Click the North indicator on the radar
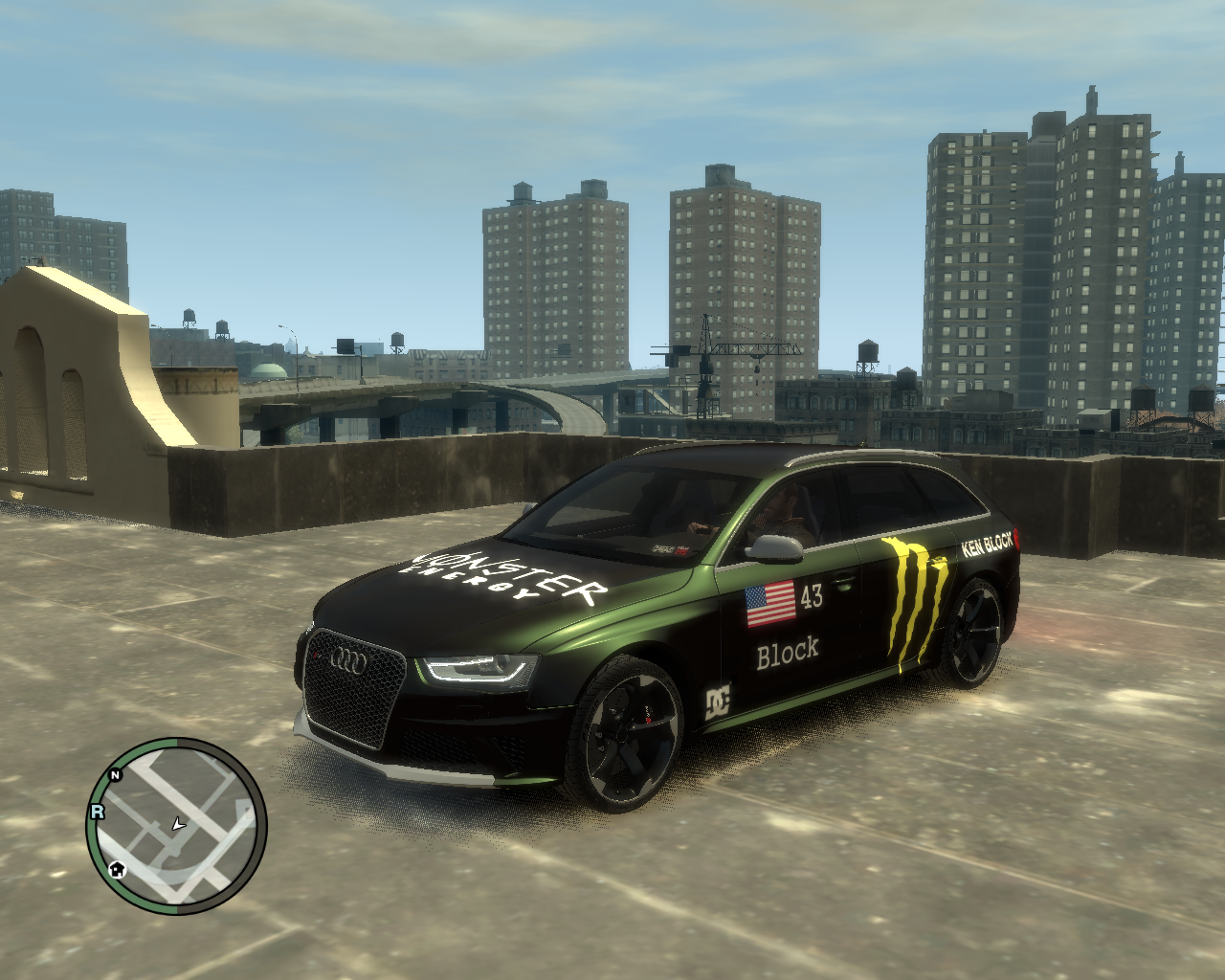Image resolution: width=1225 pixels, height=980 pixels. 116,774
